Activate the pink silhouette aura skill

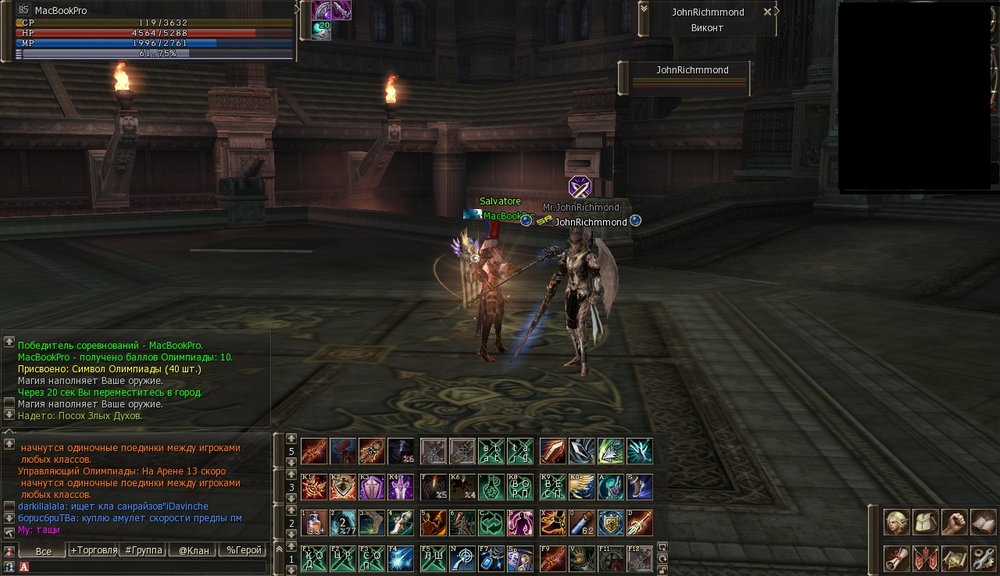point(521,523)
